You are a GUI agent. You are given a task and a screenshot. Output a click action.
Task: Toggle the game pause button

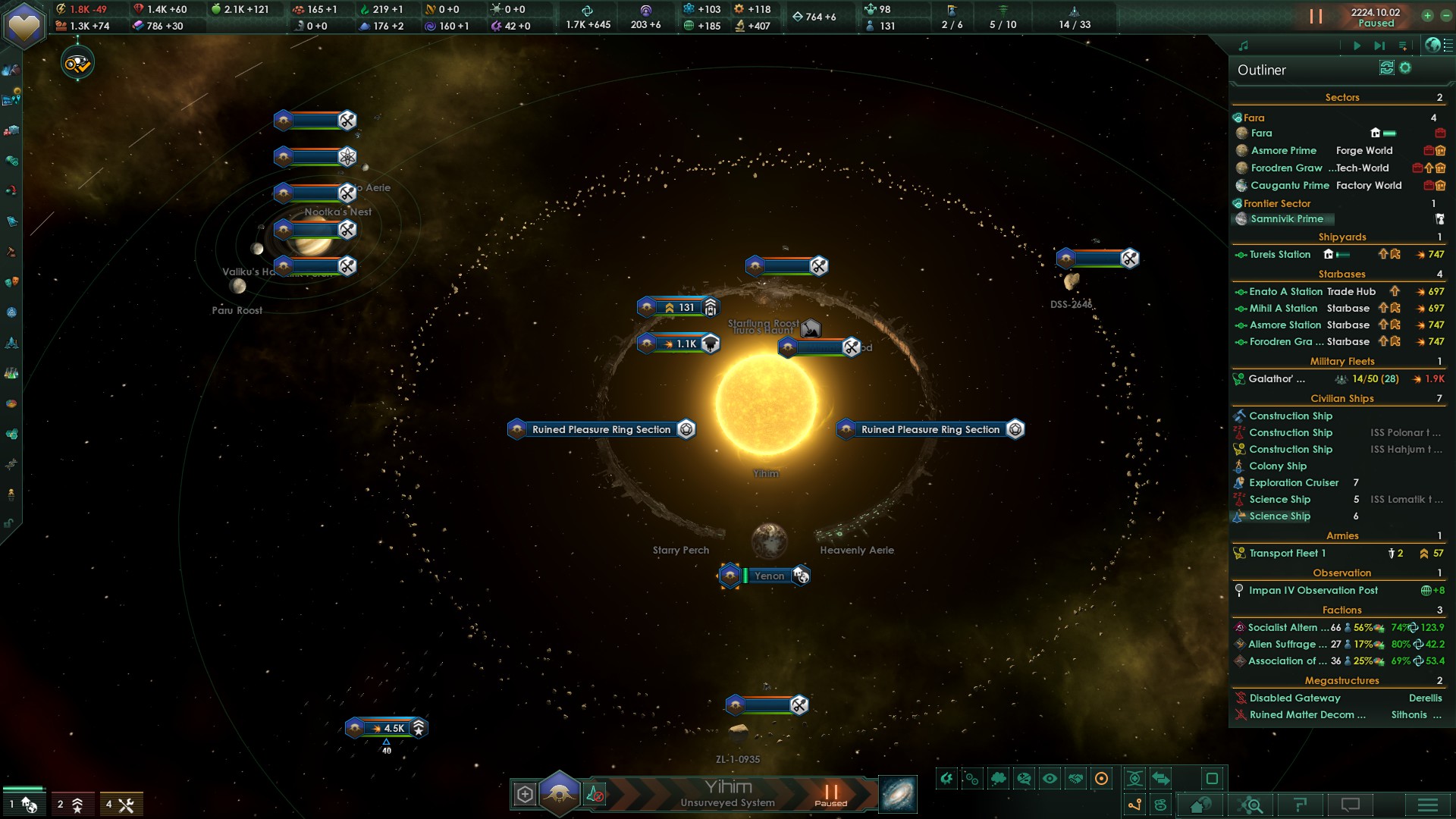[1316, 16]
